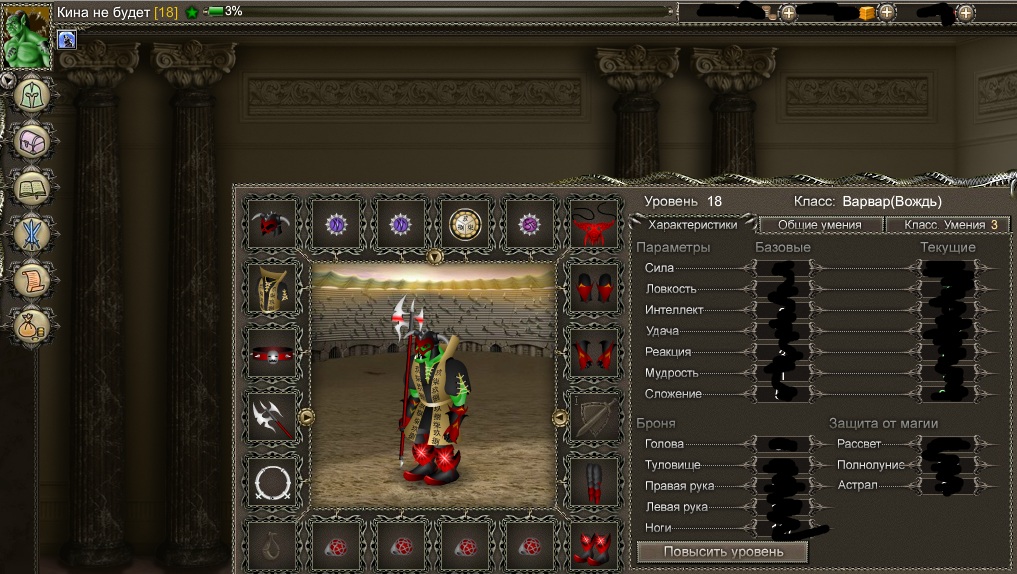
Task: Select the horned red helmet equipment slot
Action: click(x=273, y=224)
